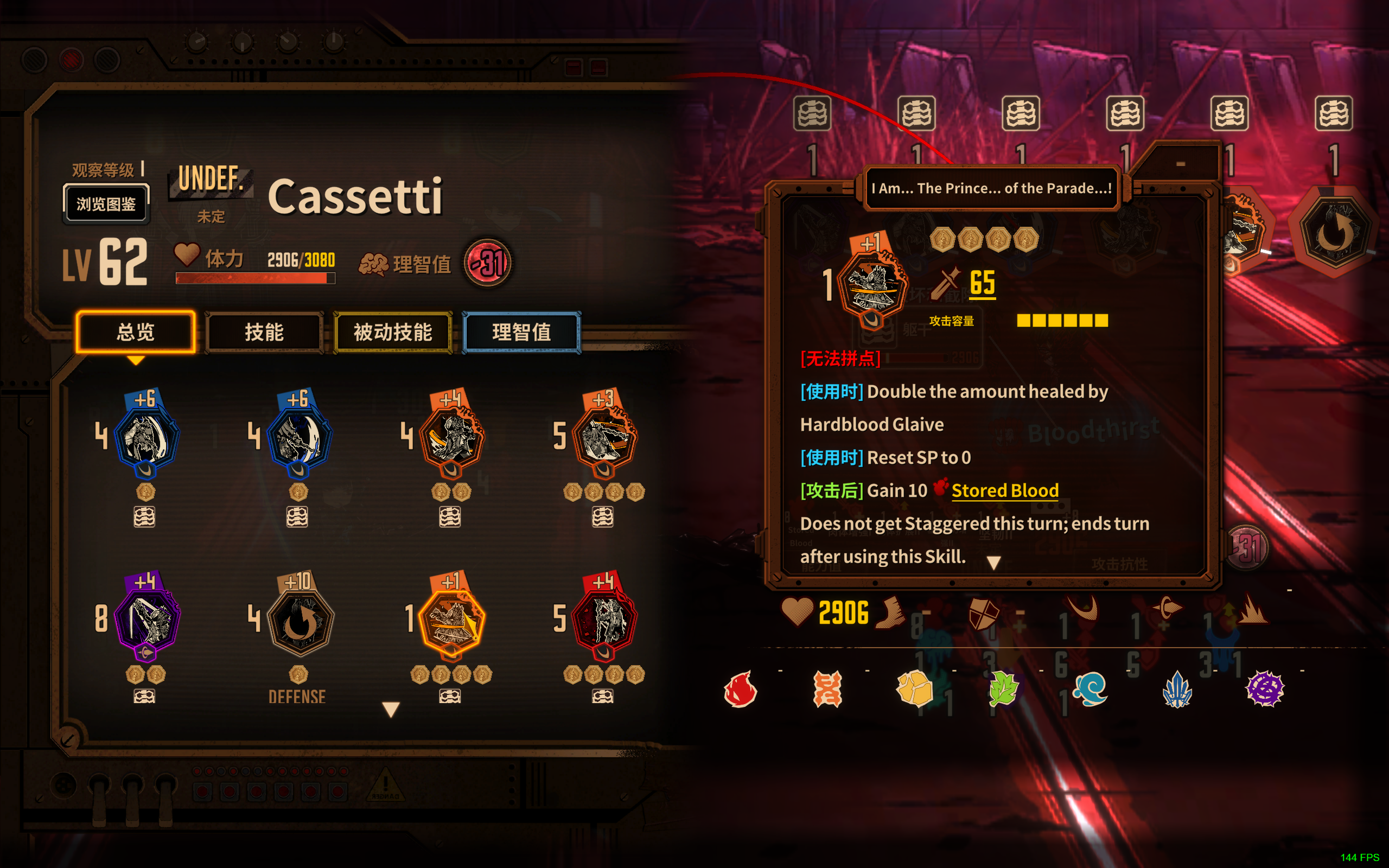1389x868 pixels.
Task: Show the 理智值 sanity tab
Action: (x=521, y=332)
